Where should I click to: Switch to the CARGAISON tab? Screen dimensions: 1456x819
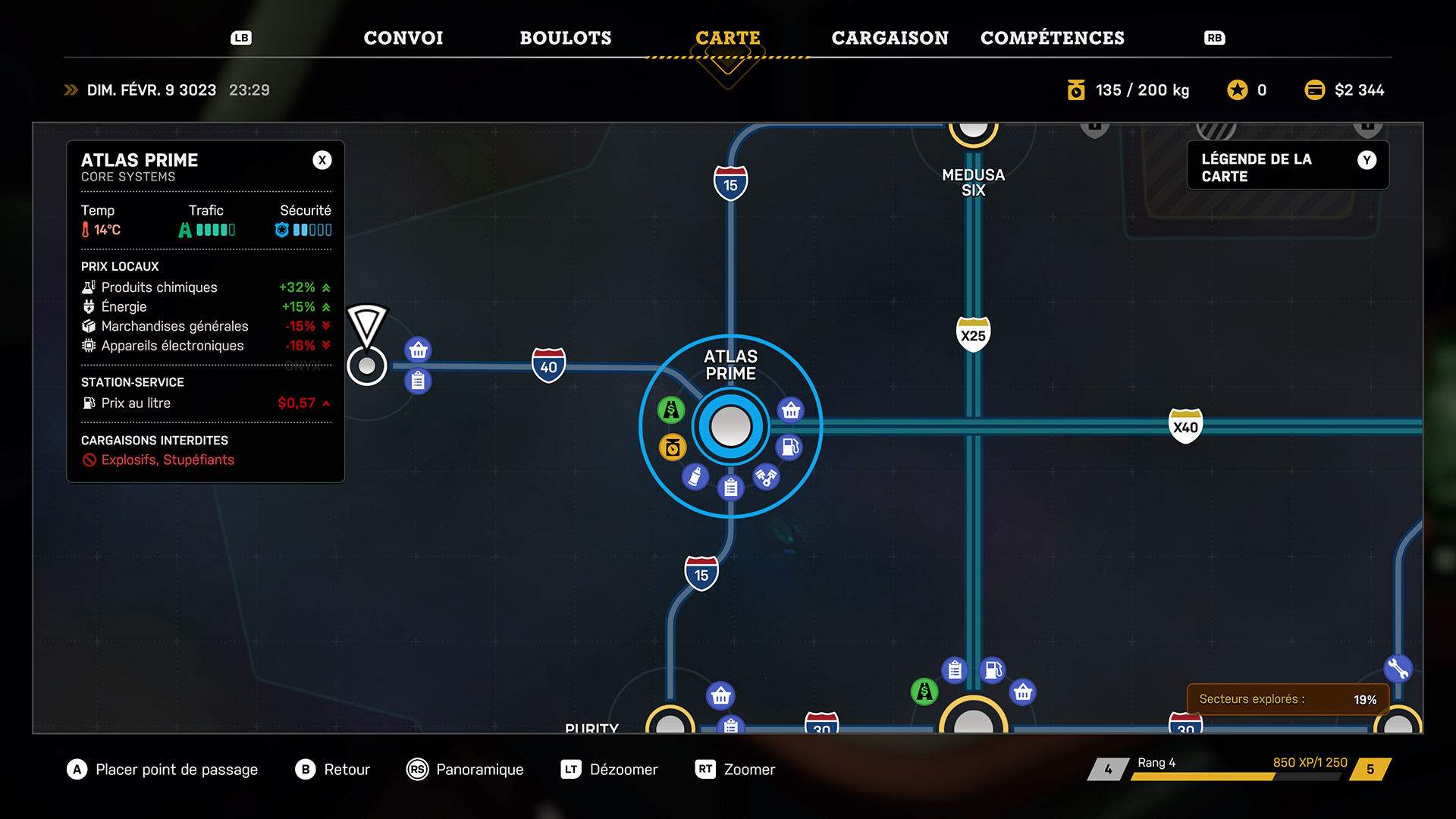[890, 38]
